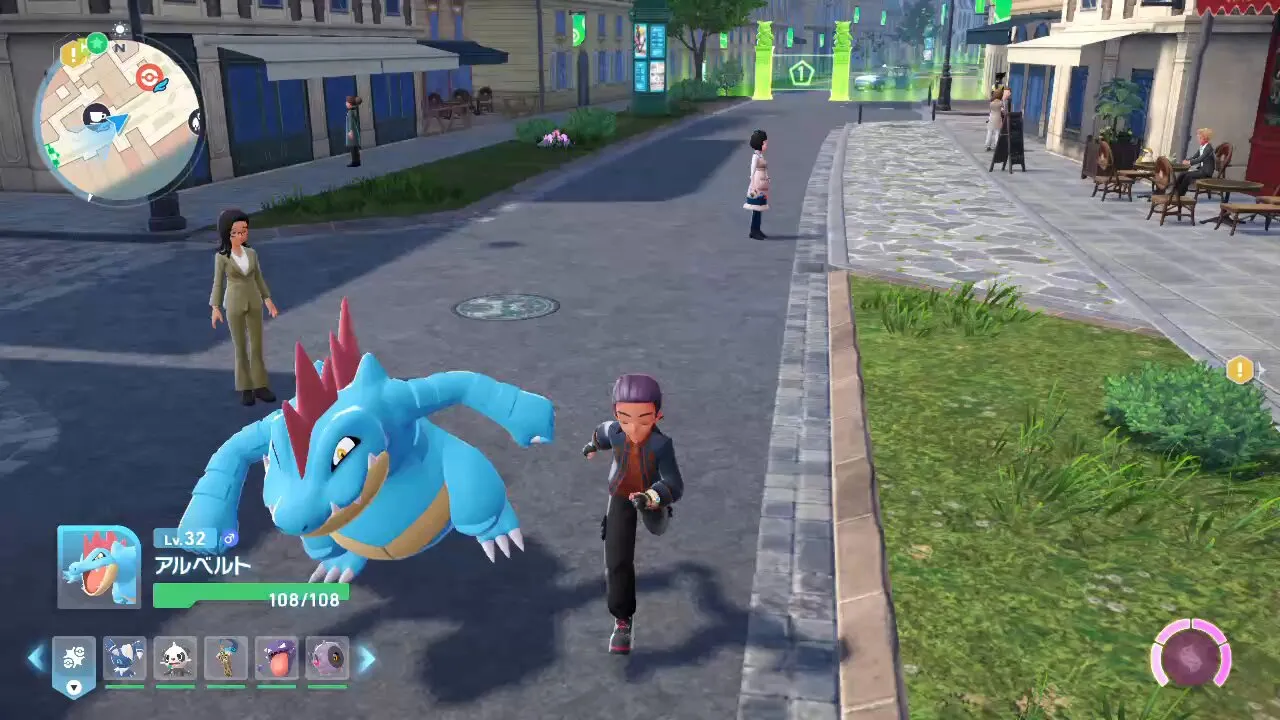Choose the purple tongue-out Pokémon party slot
Screen dimensions: 1280x720
pos(276,659)
